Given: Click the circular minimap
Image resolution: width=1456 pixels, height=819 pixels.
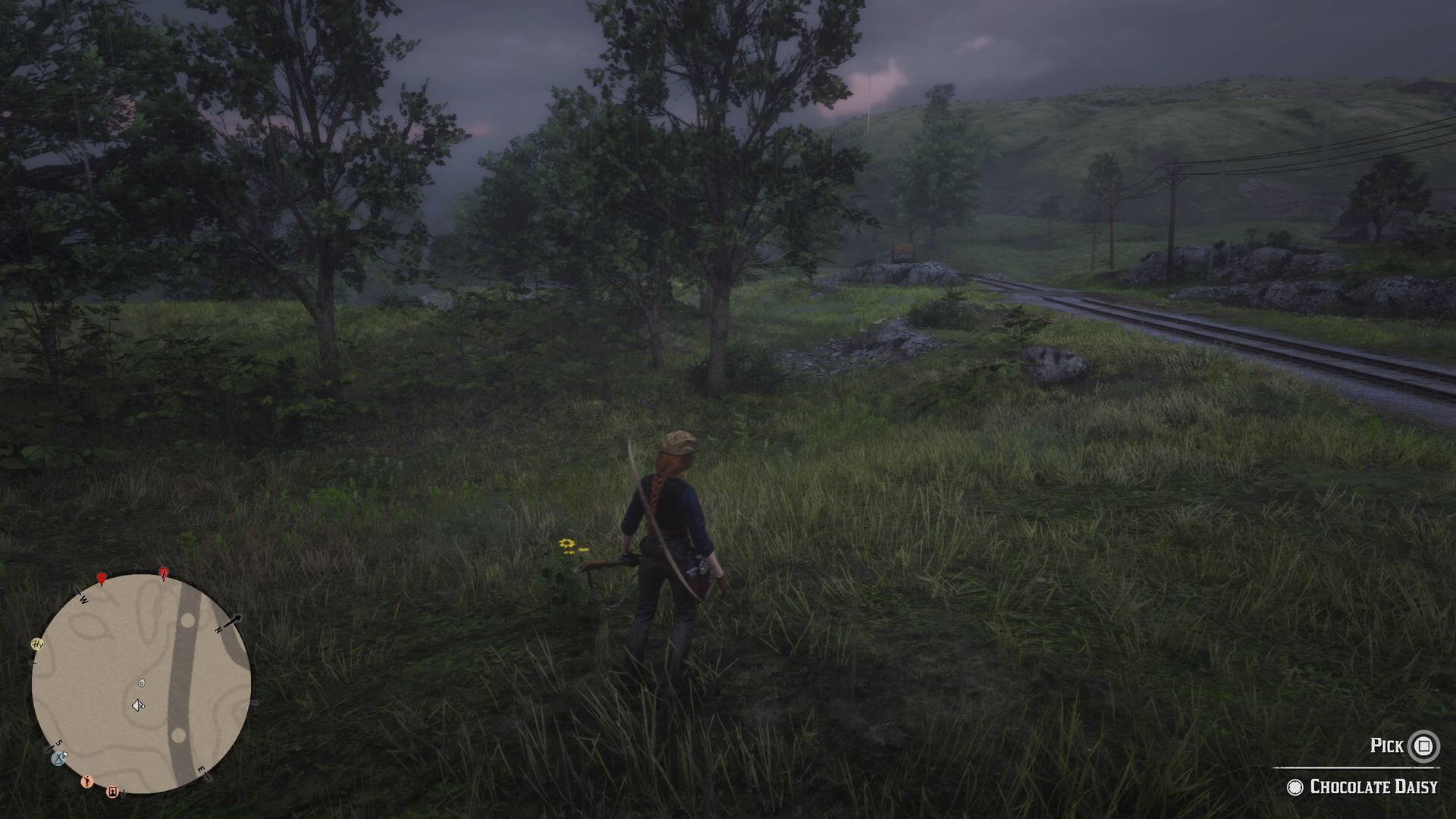Looking at the screenshot, I should pyautogui.click(x=141, y=683).
